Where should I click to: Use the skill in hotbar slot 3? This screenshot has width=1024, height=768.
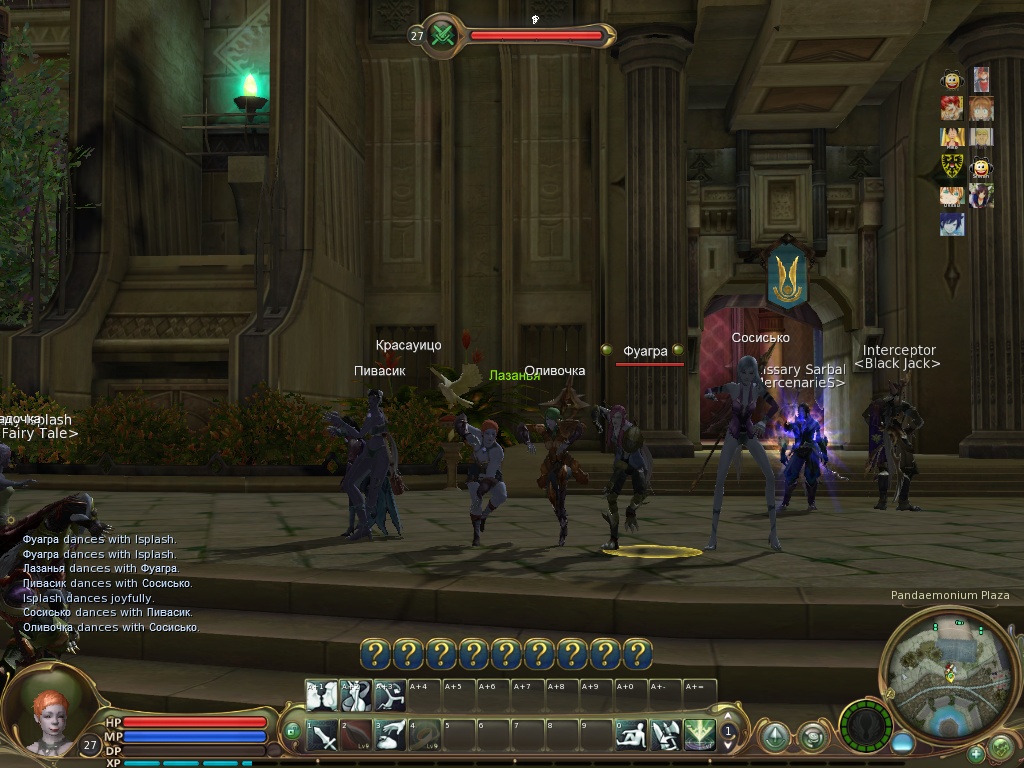(x=391, y=736)
